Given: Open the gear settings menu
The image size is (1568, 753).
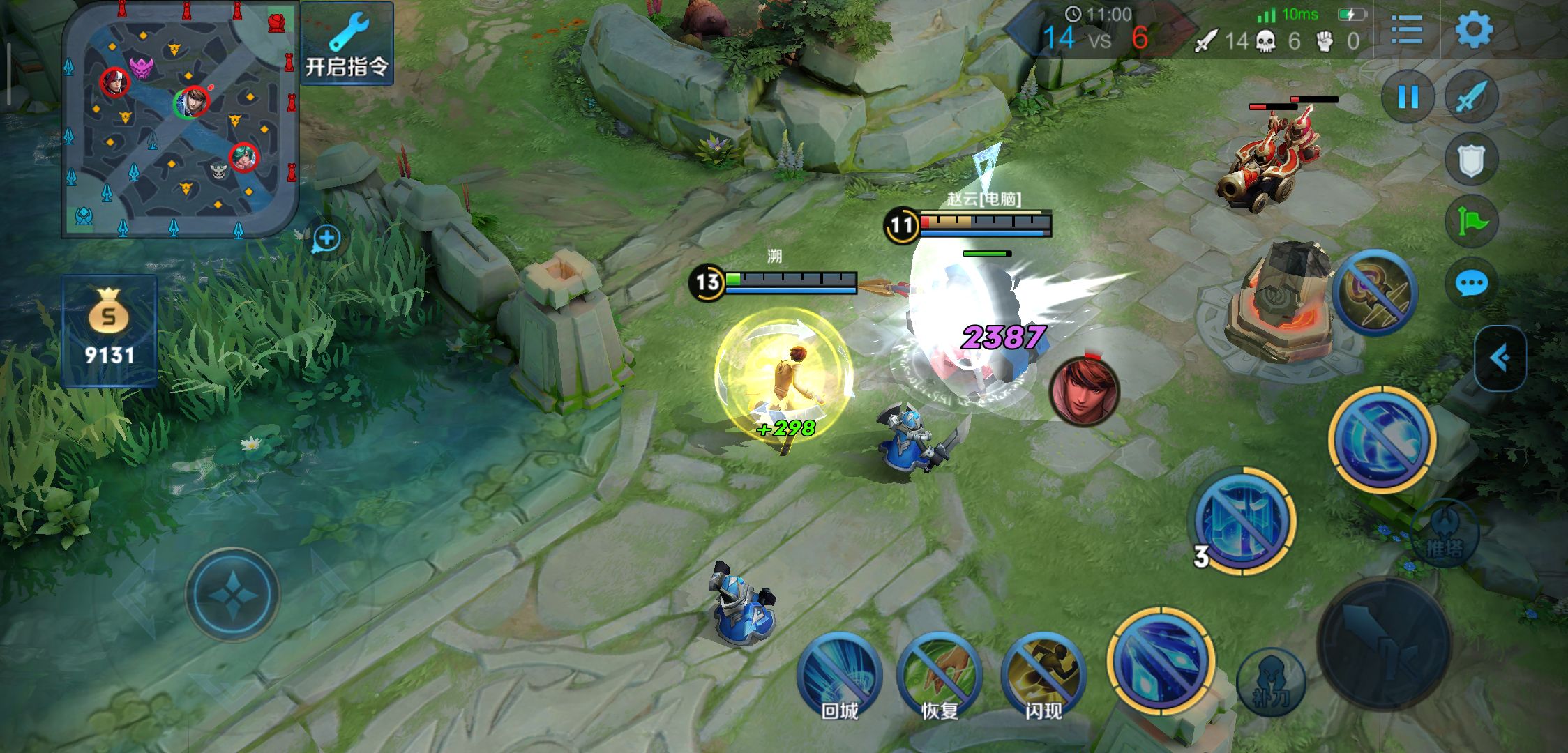Looking at the screenshot, I should pos(1474,29).
